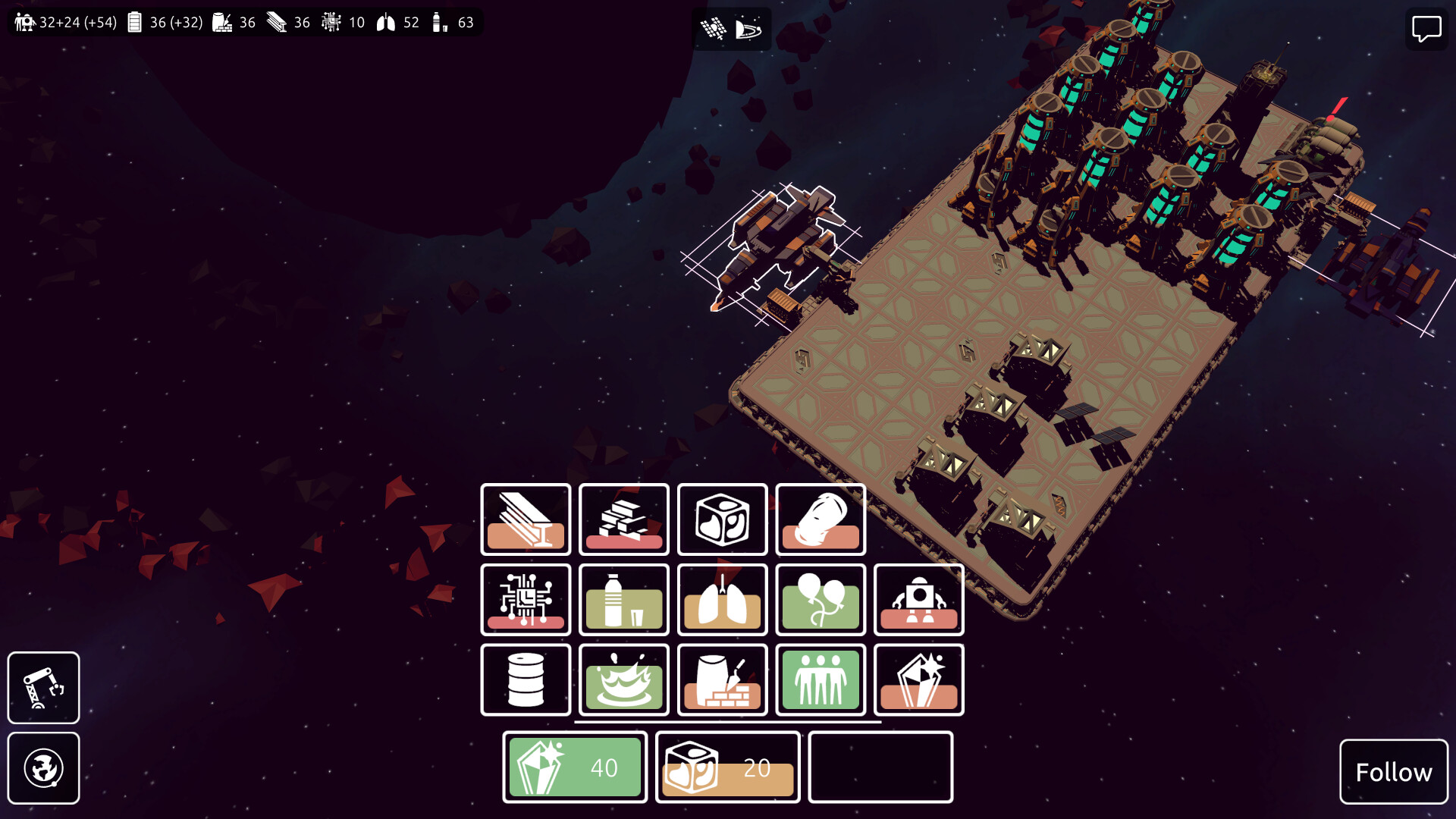The image size is (1456, 819).
Task: Select the water bottle resource icon
Action: click(624, 599)
